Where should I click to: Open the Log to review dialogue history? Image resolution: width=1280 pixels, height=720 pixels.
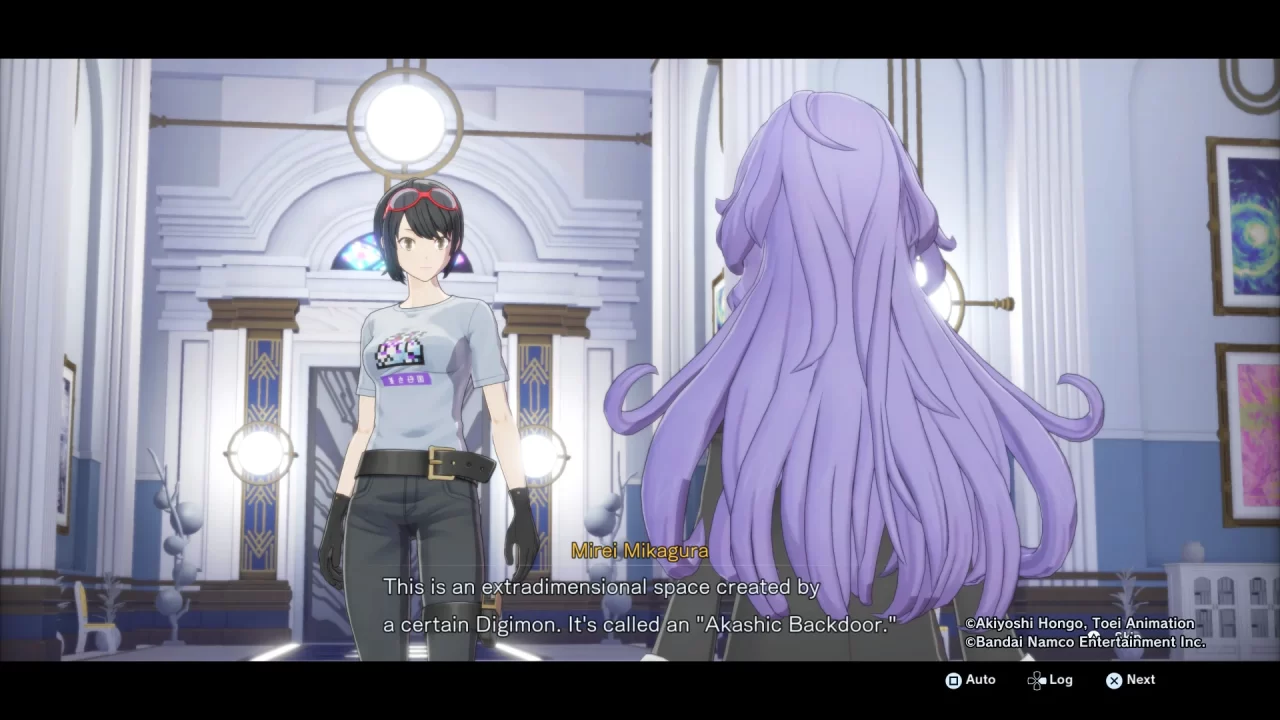point(1050,680)
